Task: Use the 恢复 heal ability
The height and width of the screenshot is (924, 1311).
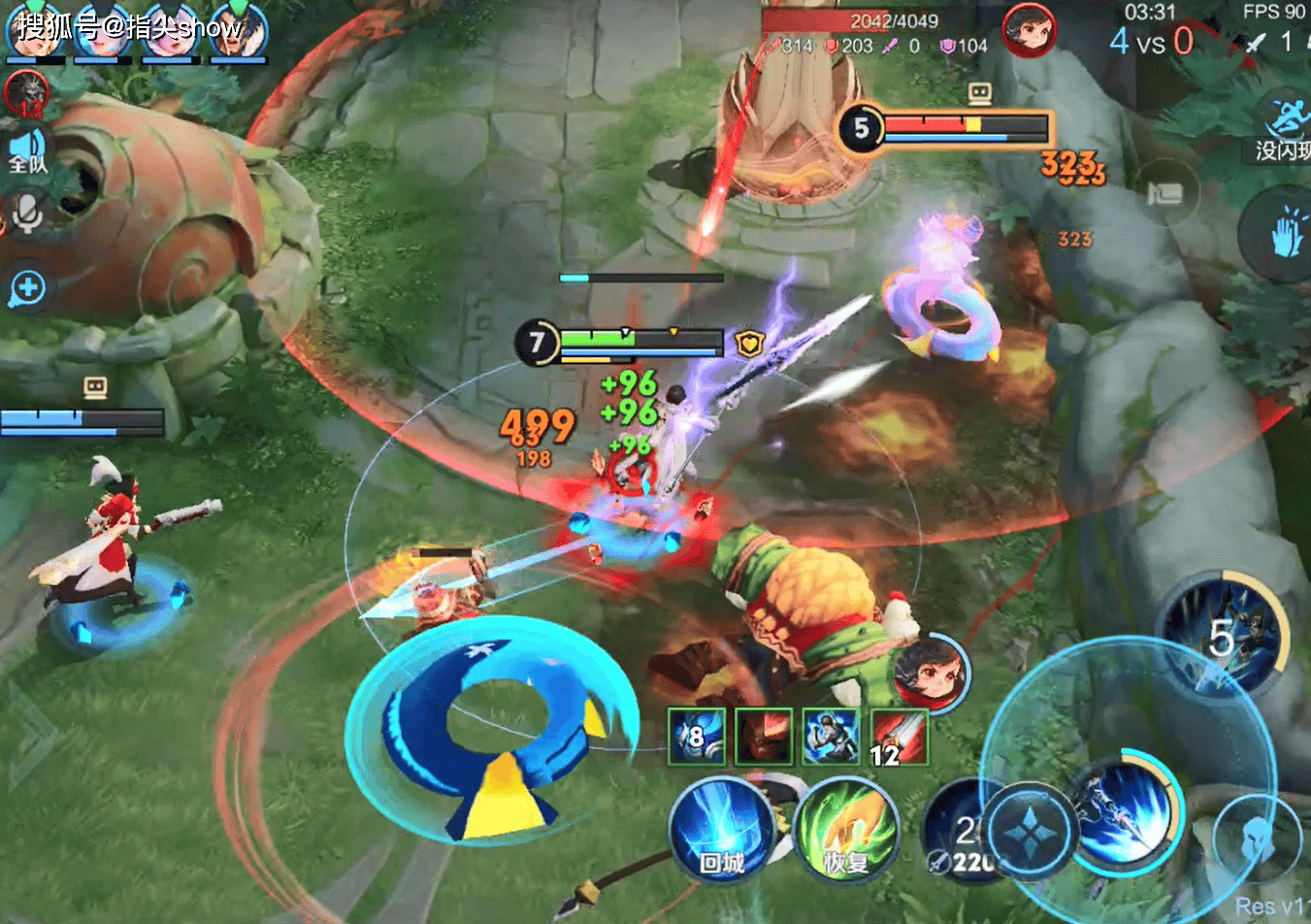Action: pyautogui.click(x=846, y=831)
